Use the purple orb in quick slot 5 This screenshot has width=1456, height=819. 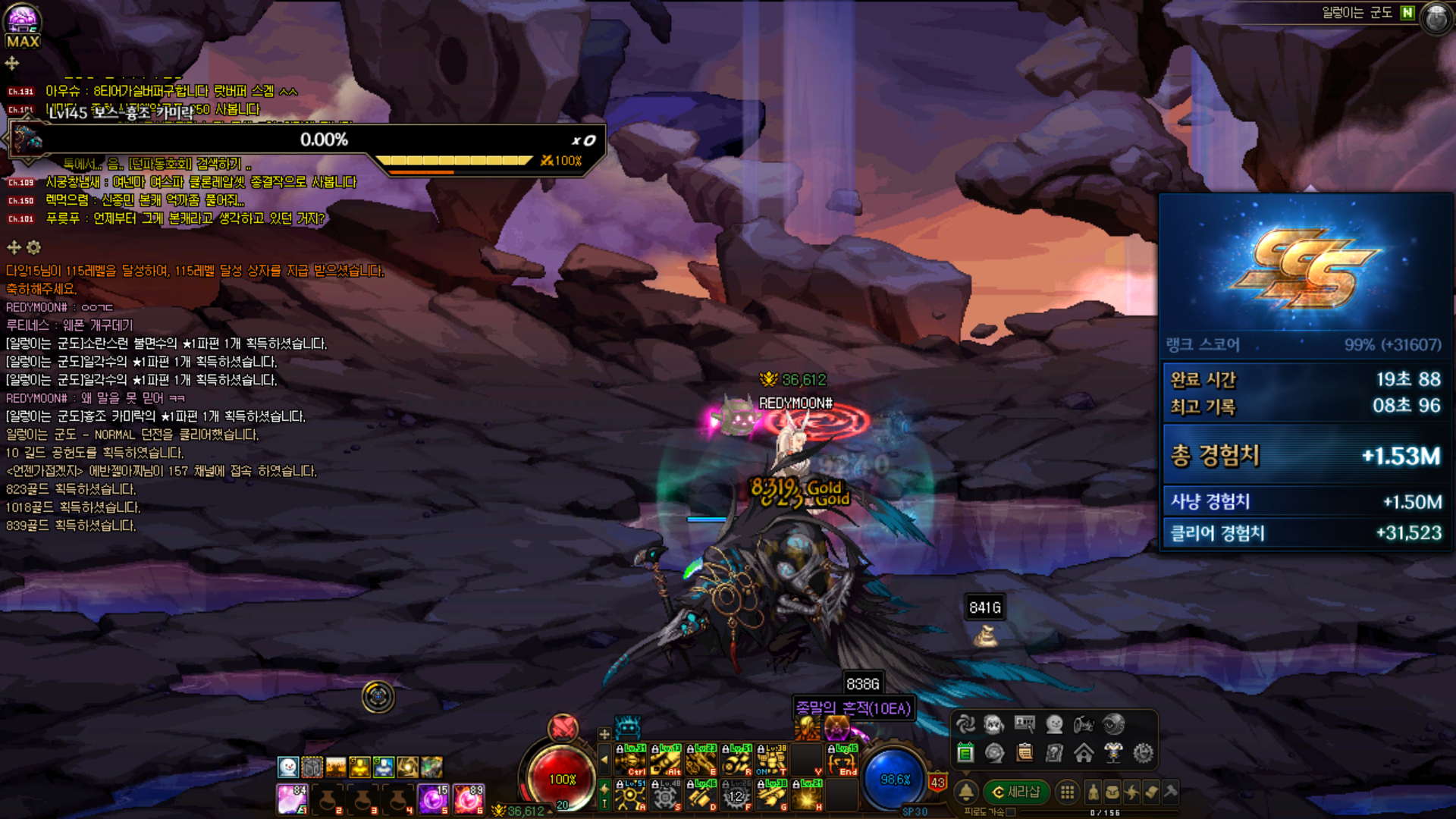click(x=433, y=799)
